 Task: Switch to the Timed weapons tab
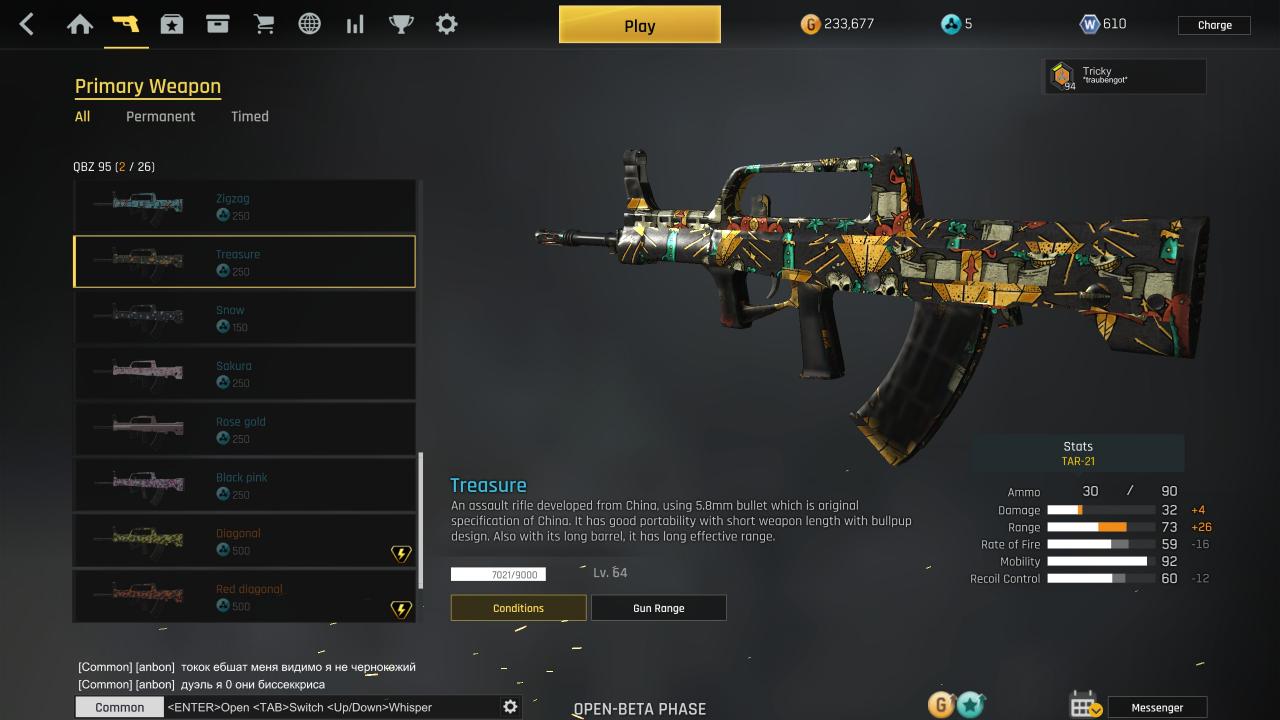[x=249, y=116]
